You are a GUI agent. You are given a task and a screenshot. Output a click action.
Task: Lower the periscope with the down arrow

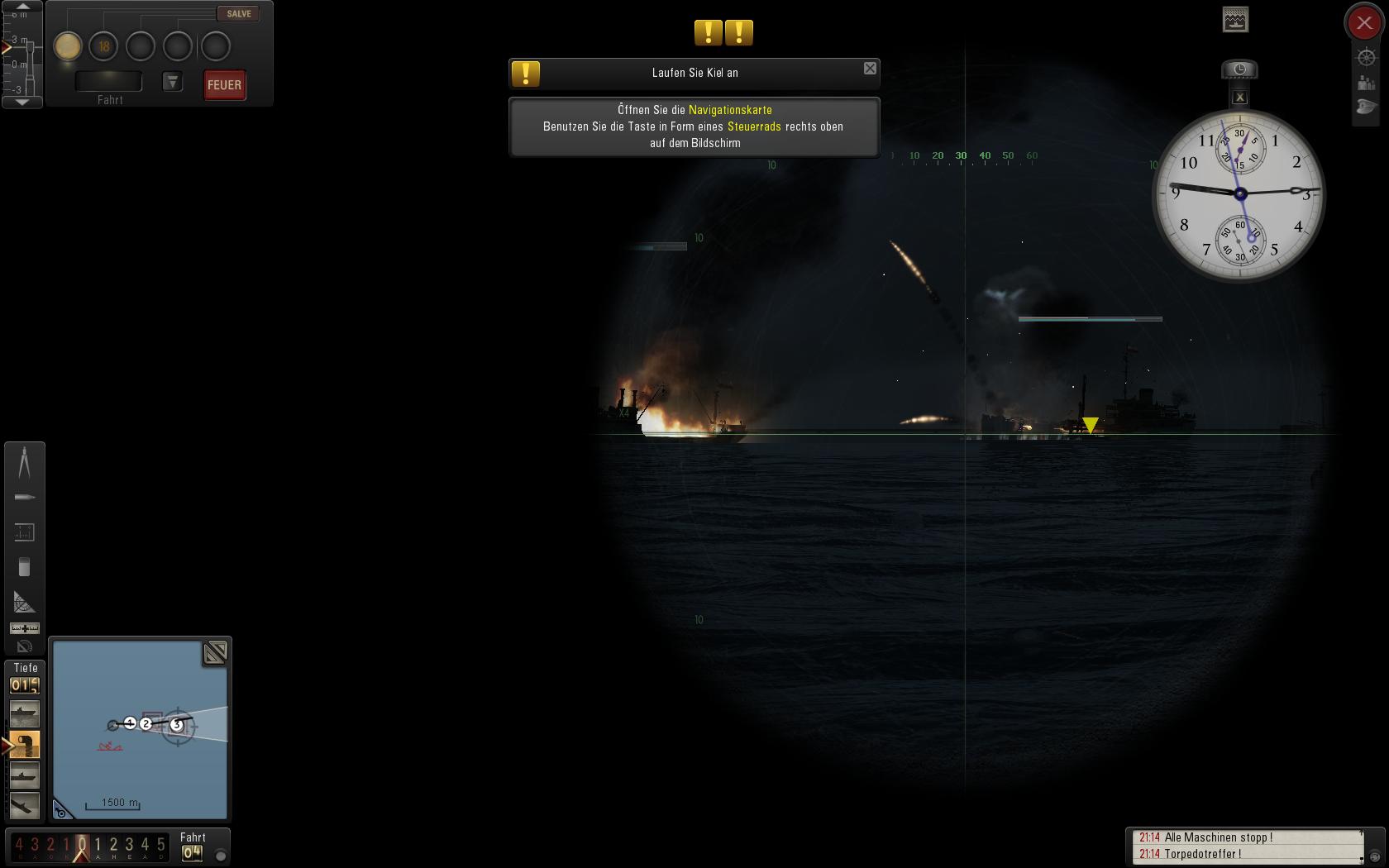tap(22, 102)
